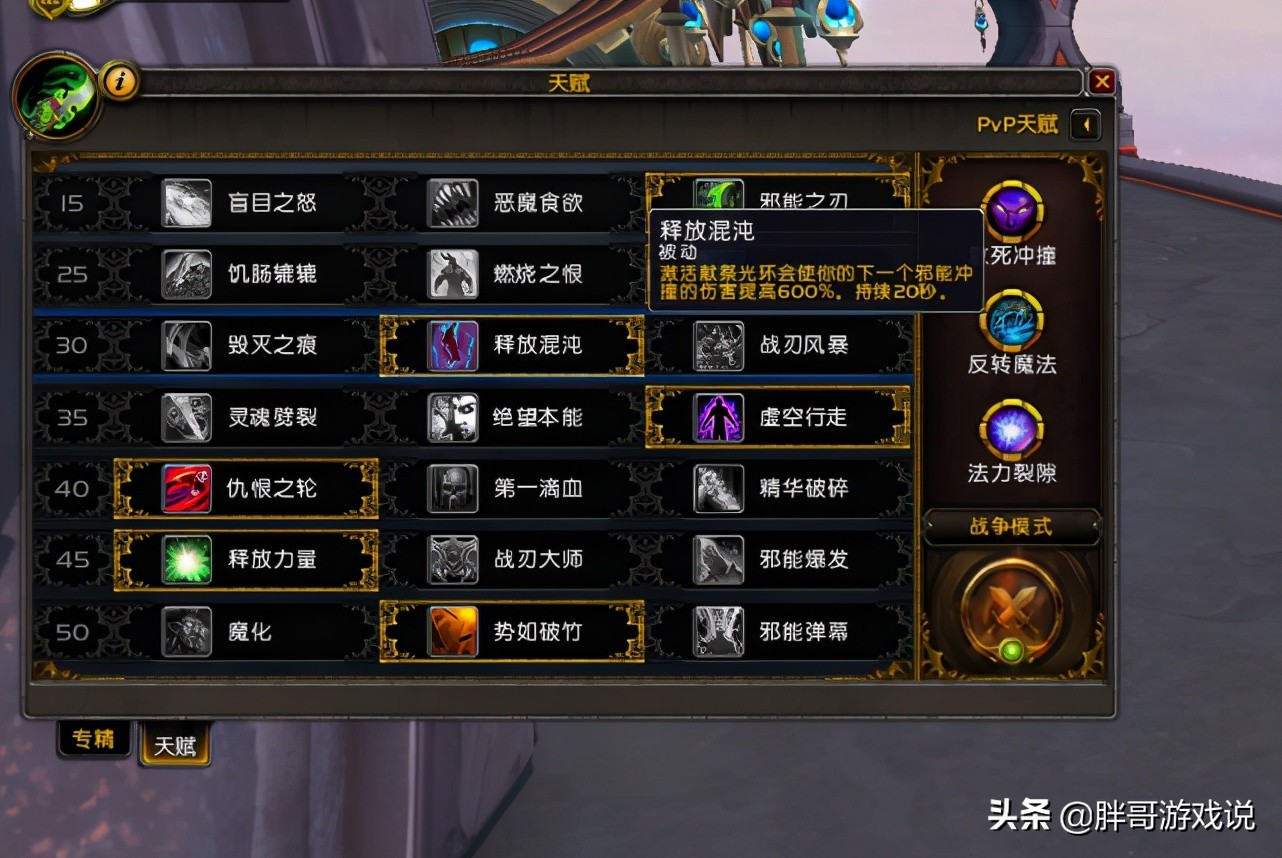Click the 恶魔食欲 talent icon
The image size is (1282, 858).
(452, 204)
